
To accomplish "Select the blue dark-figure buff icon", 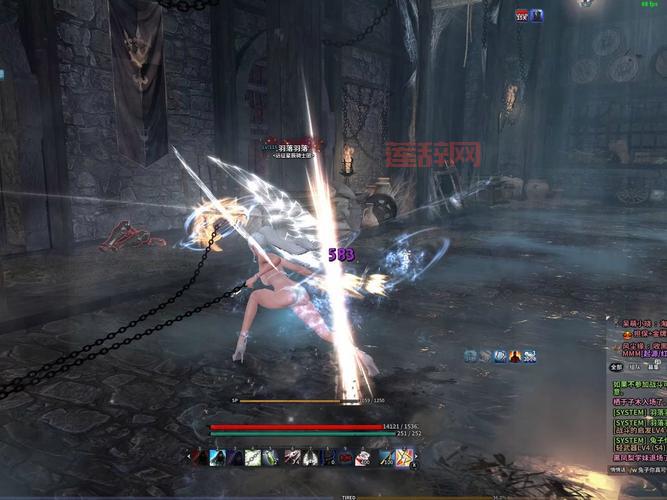I will (536, 15).
